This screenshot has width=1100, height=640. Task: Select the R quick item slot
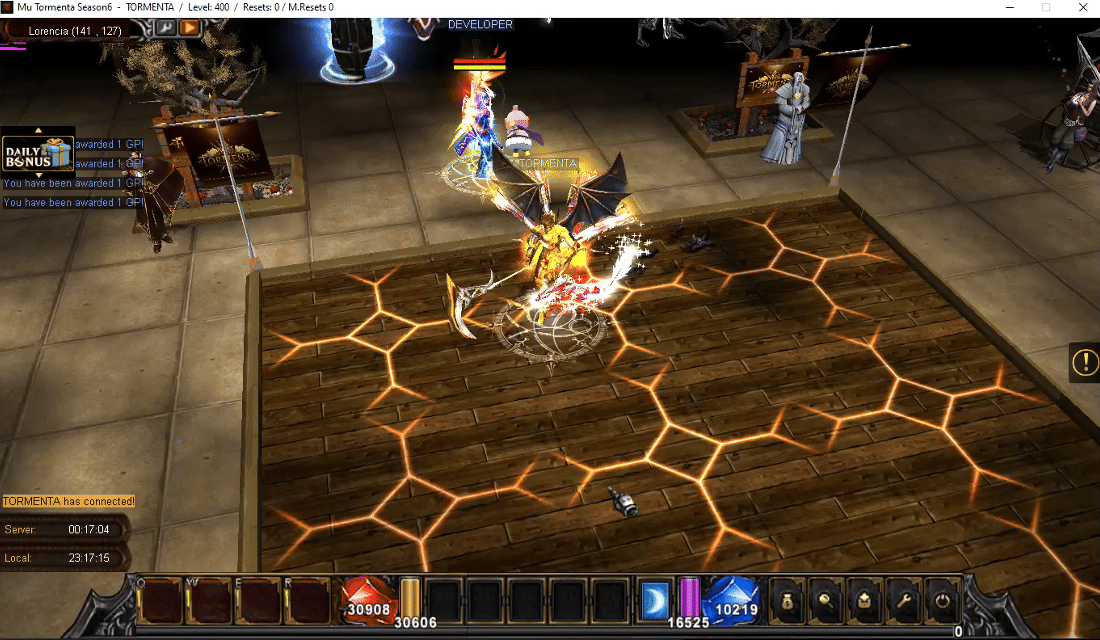click(307, 601)
